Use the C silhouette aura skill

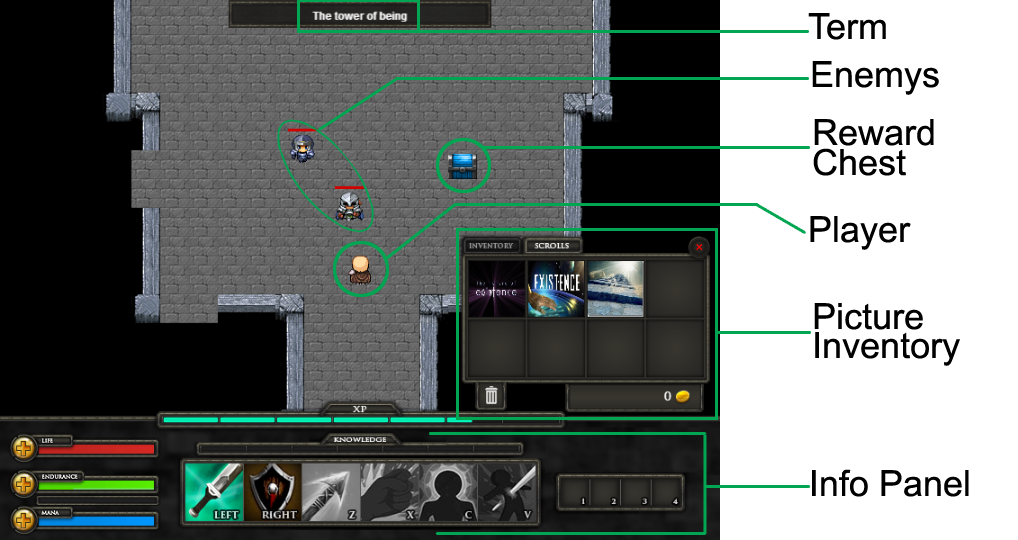coord(447,492)
